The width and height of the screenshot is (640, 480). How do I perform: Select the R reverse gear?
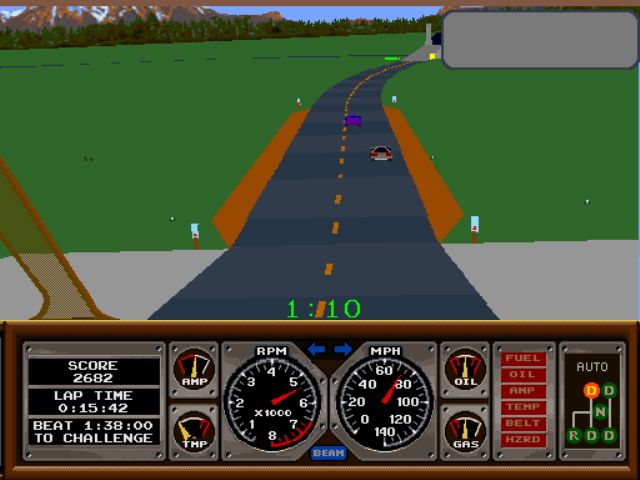click(575, 435)
